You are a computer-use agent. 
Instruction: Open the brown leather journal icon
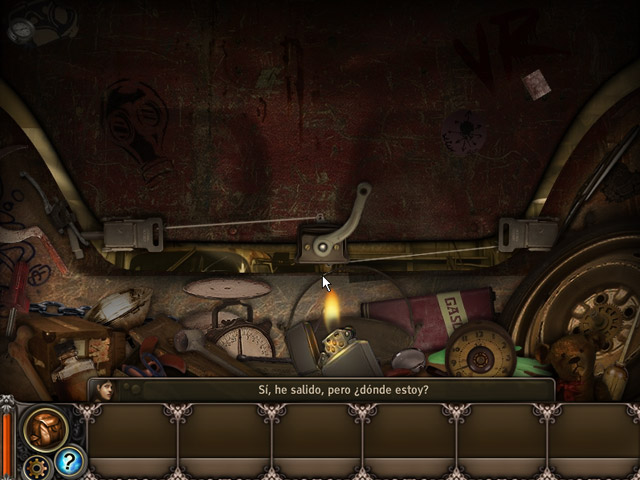tap(44, 428)
